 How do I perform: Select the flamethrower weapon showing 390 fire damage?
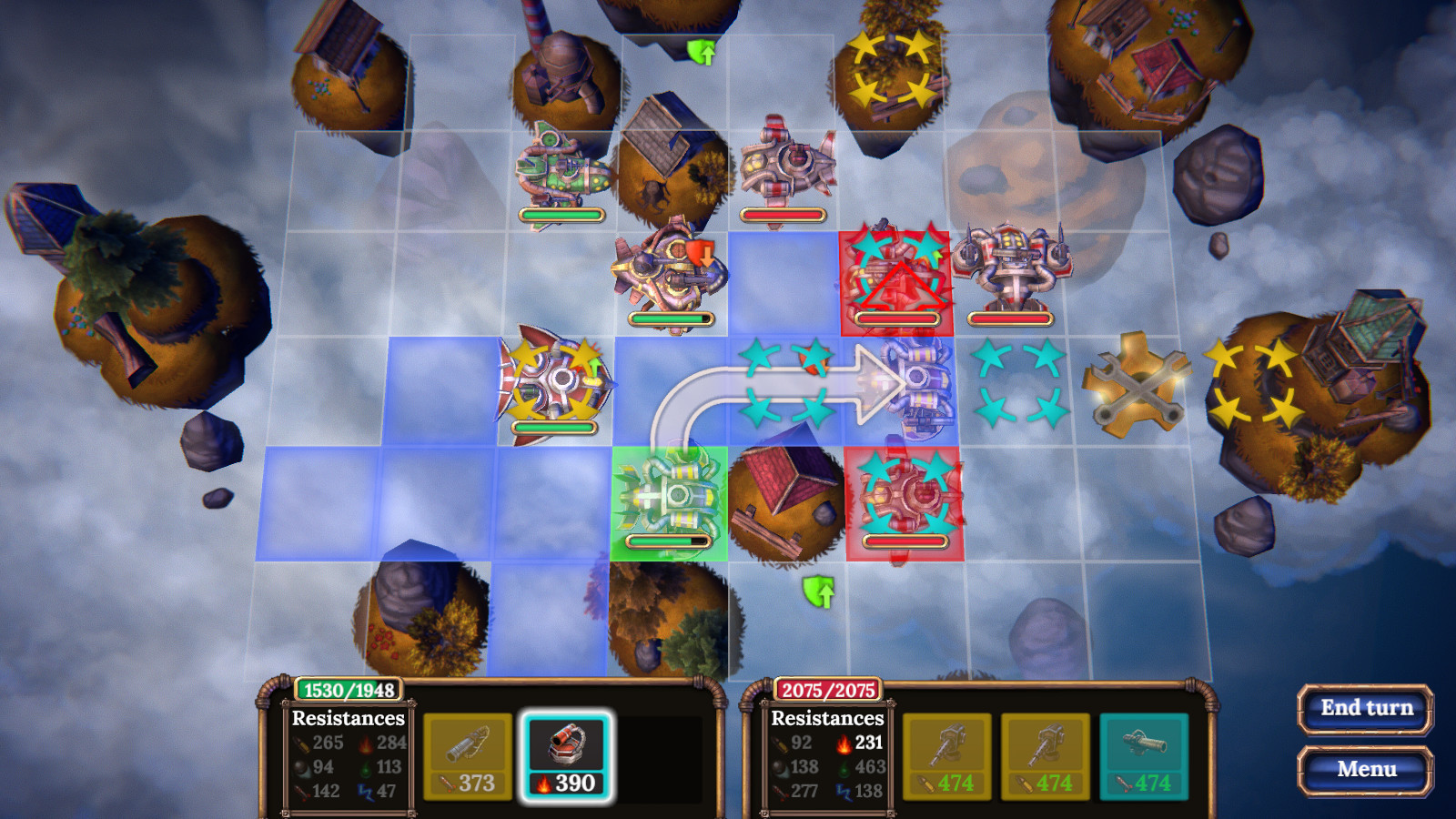coord(565,753)
